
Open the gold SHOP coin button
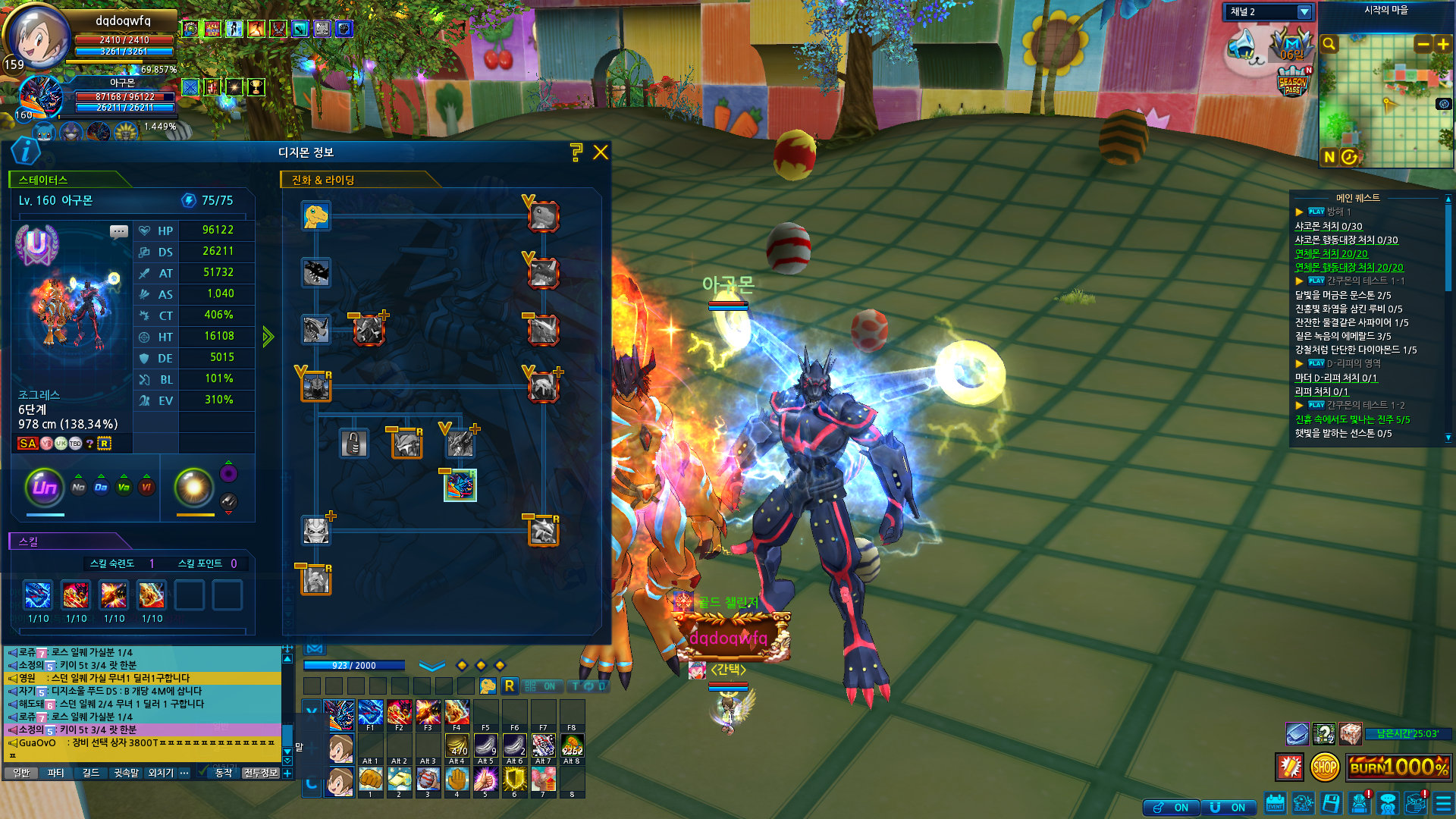1324,767
